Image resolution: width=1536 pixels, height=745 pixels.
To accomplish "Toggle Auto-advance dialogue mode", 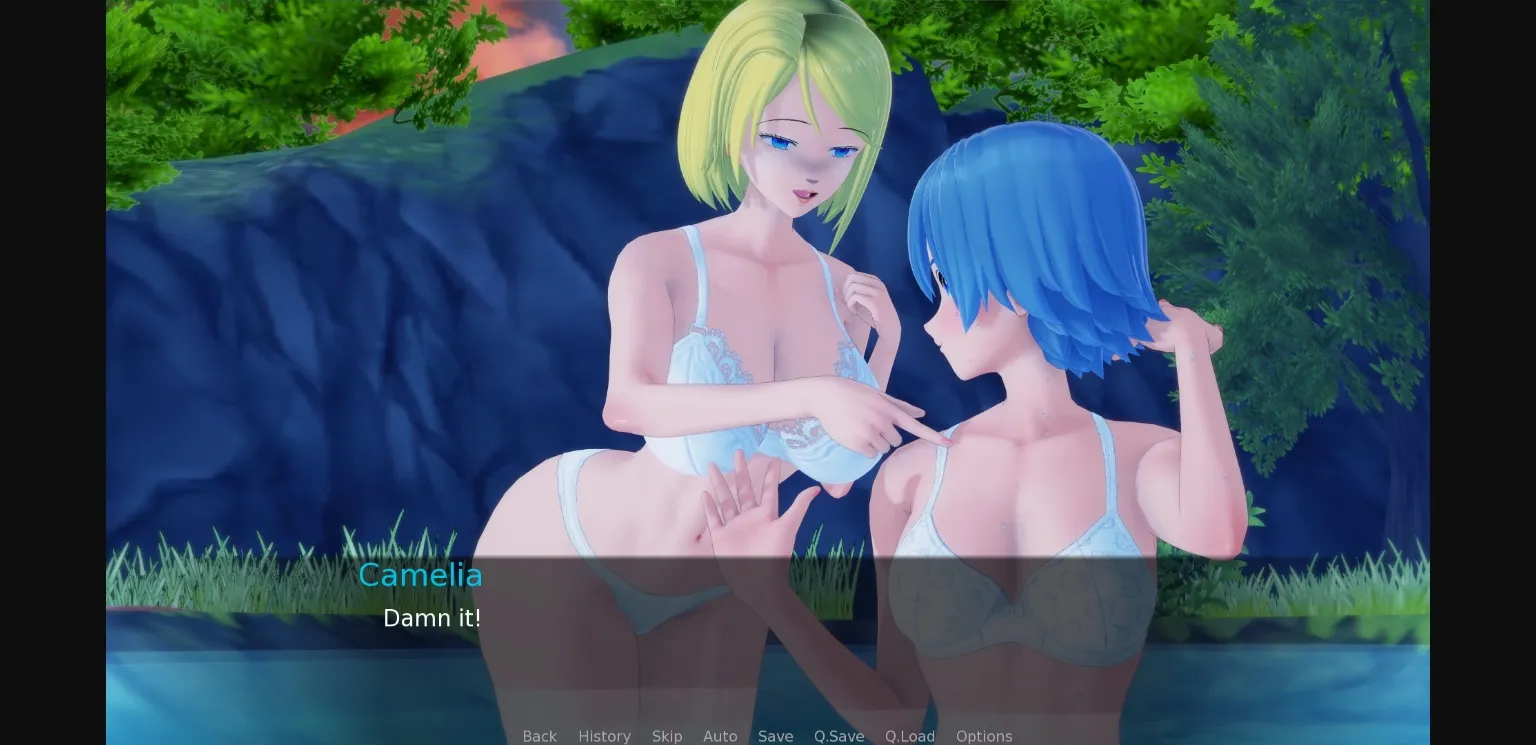I will 720,736.
